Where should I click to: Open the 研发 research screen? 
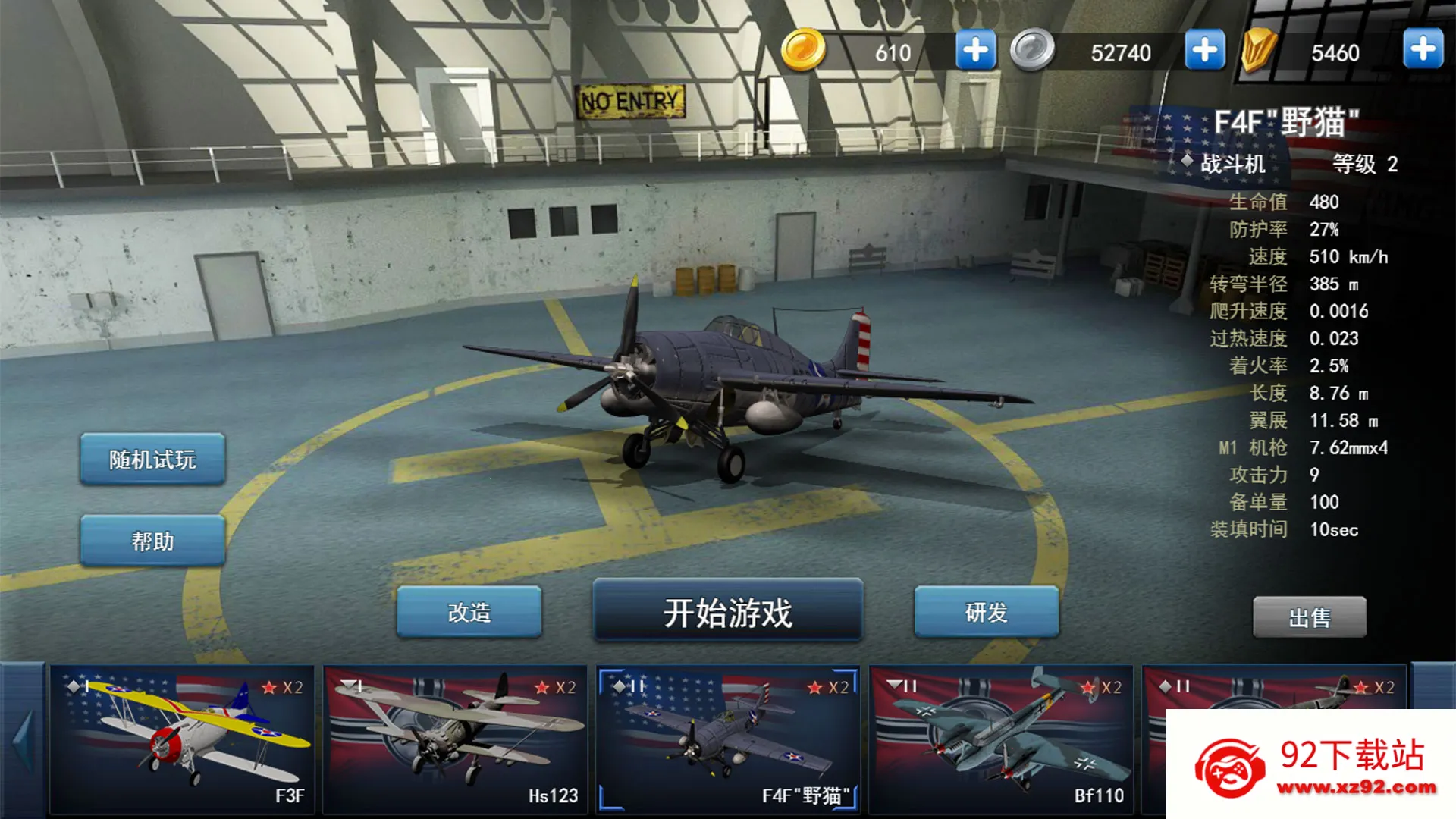986,612
